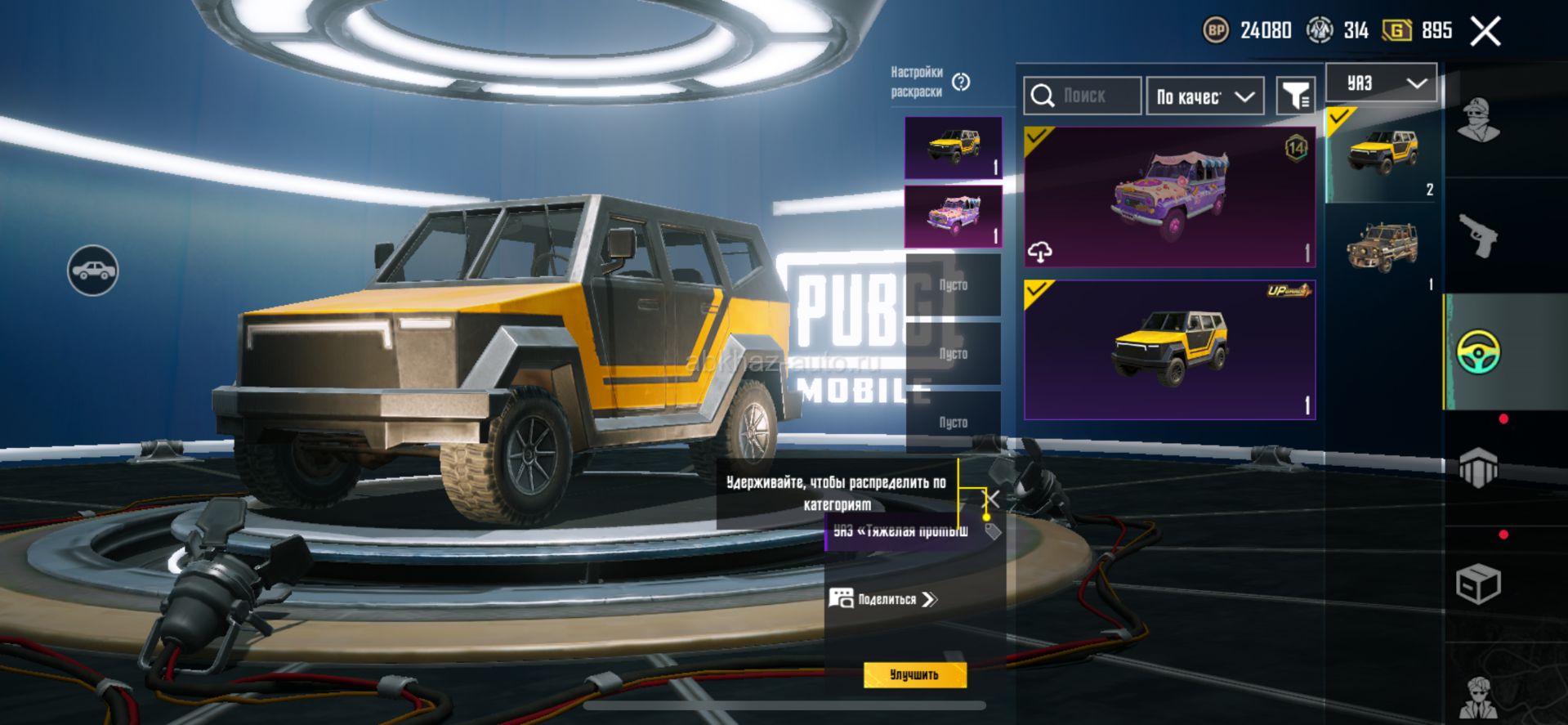1568x725 pixels.
Task: Choose the yellow UAZ paint slot
Action: click(953, 147)
